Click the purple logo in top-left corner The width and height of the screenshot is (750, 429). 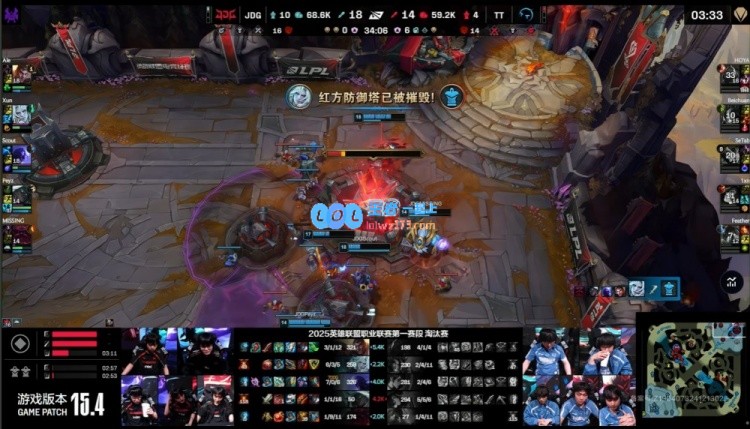[x=13, y=14]
